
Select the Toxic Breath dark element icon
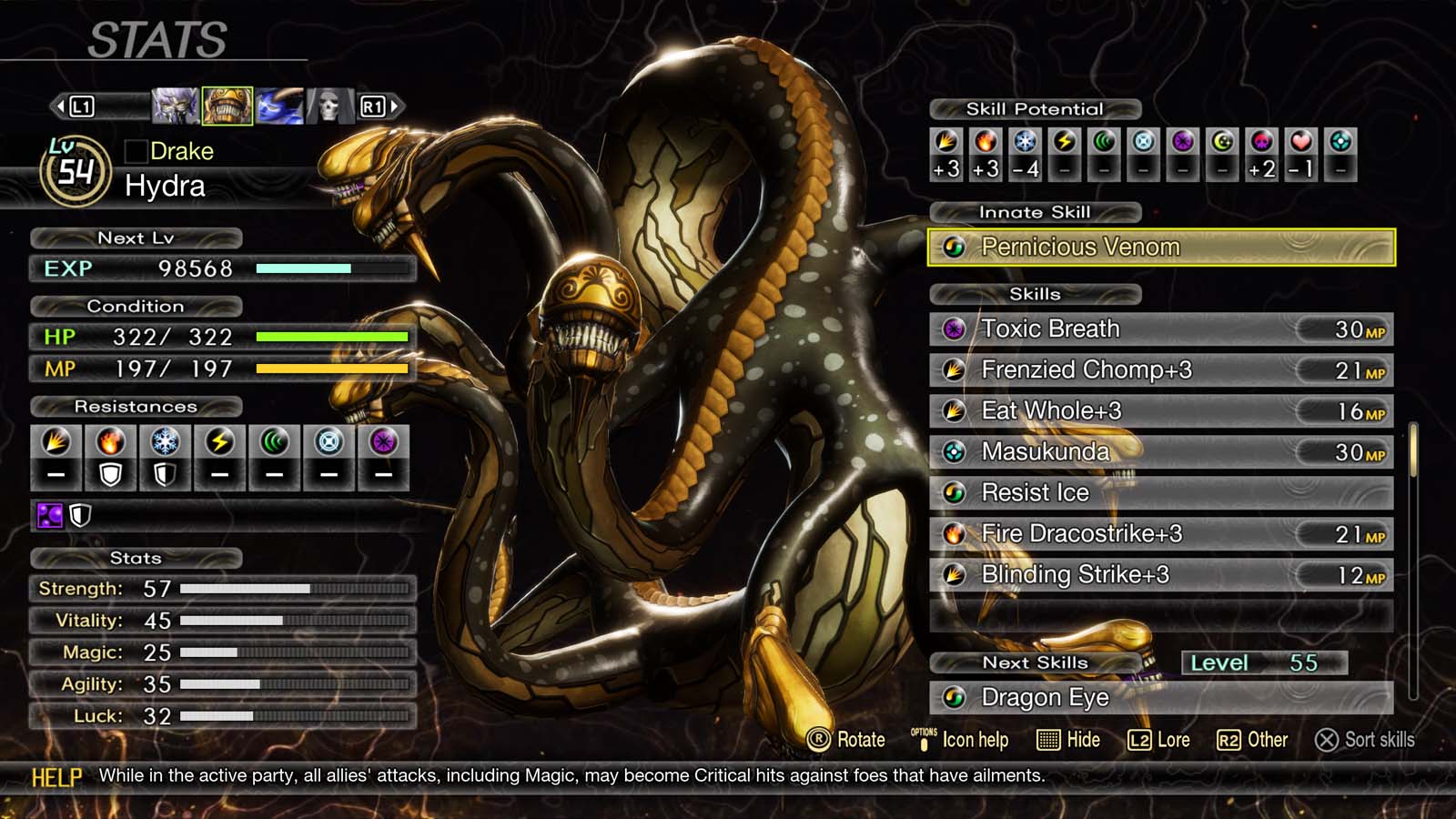point(953,329)
